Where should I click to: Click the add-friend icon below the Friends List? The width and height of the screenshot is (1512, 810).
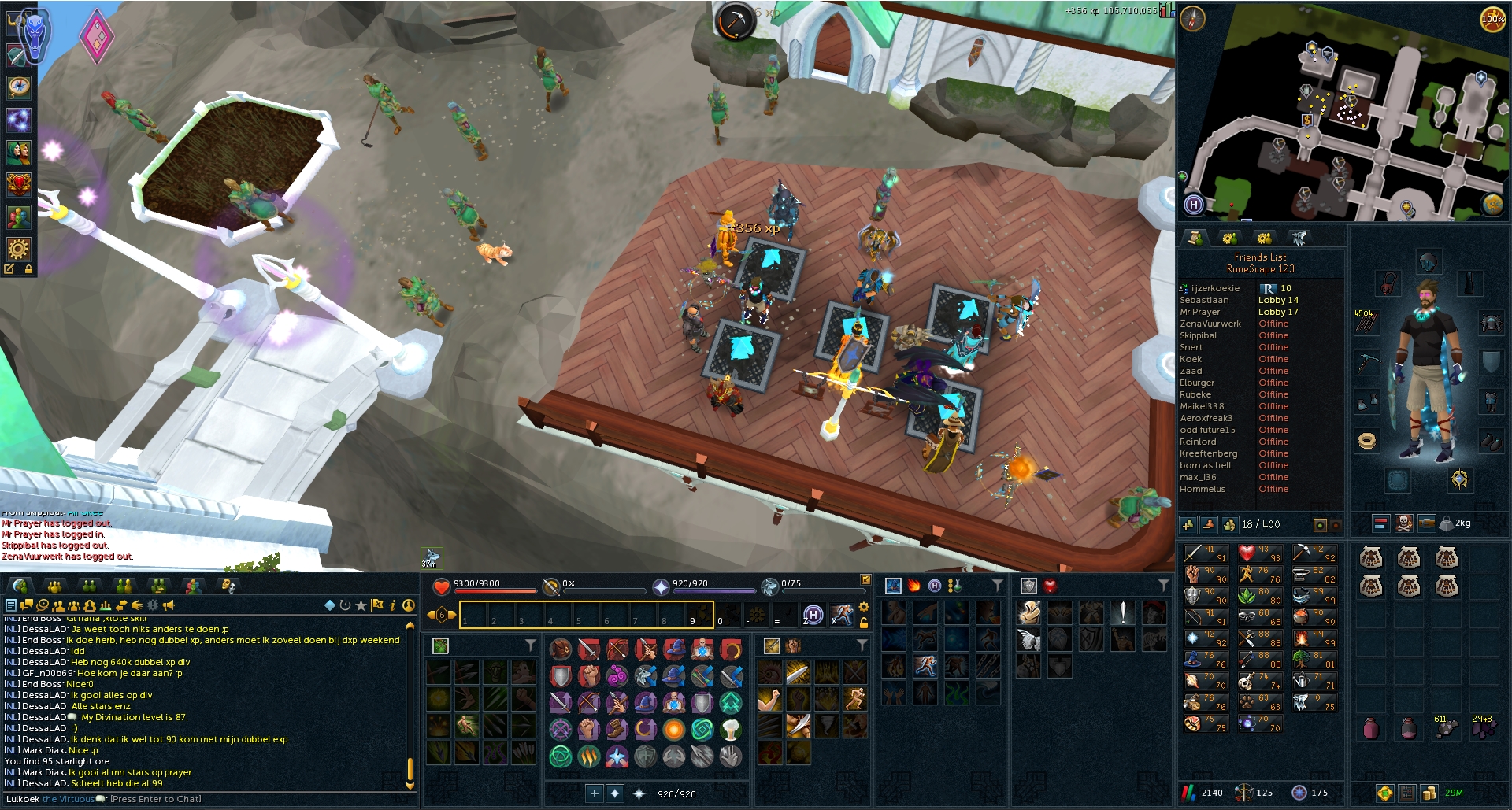click(x=1190, y=523)
